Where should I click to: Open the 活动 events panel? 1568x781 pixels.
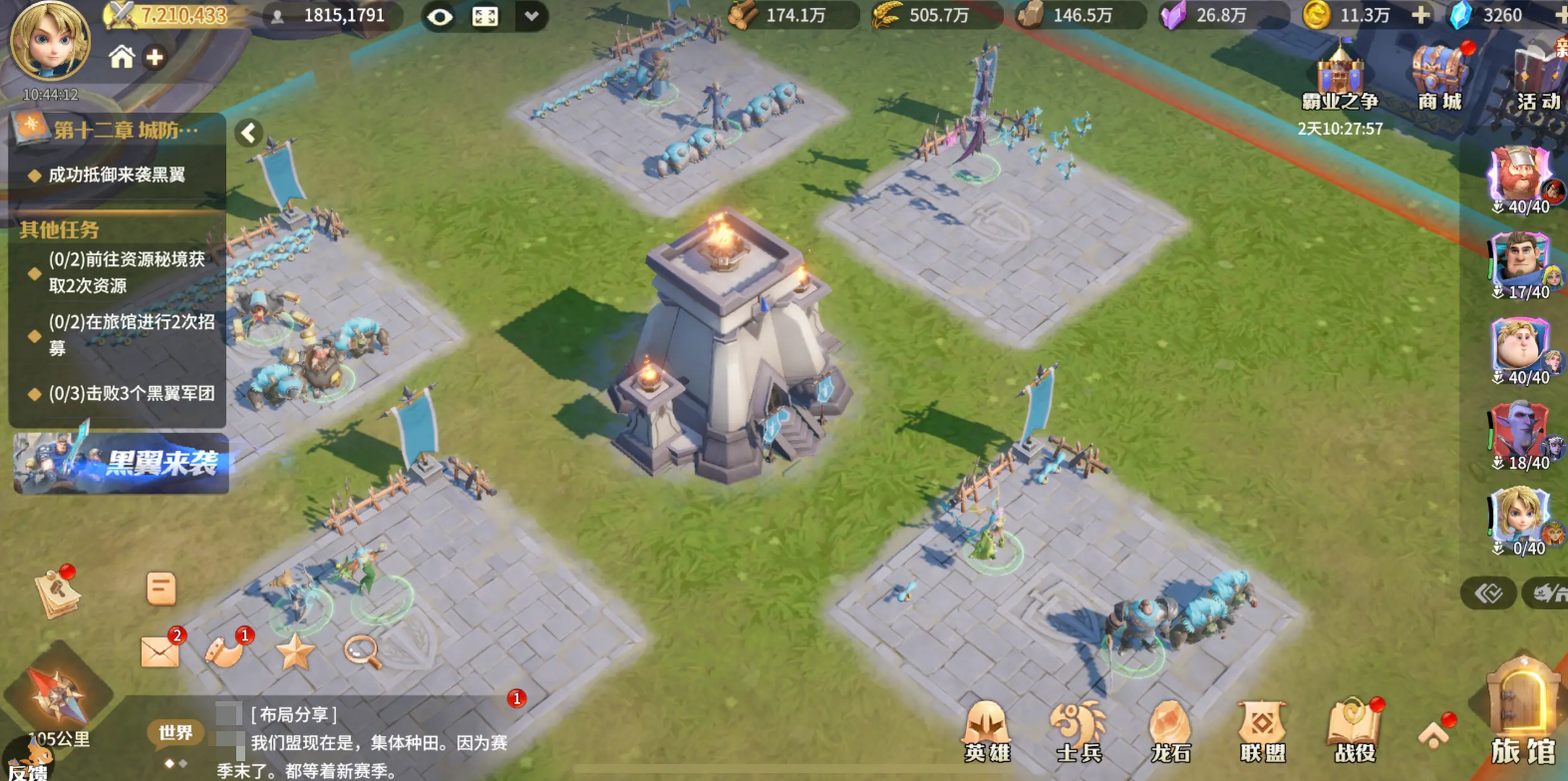point(1538,78)
